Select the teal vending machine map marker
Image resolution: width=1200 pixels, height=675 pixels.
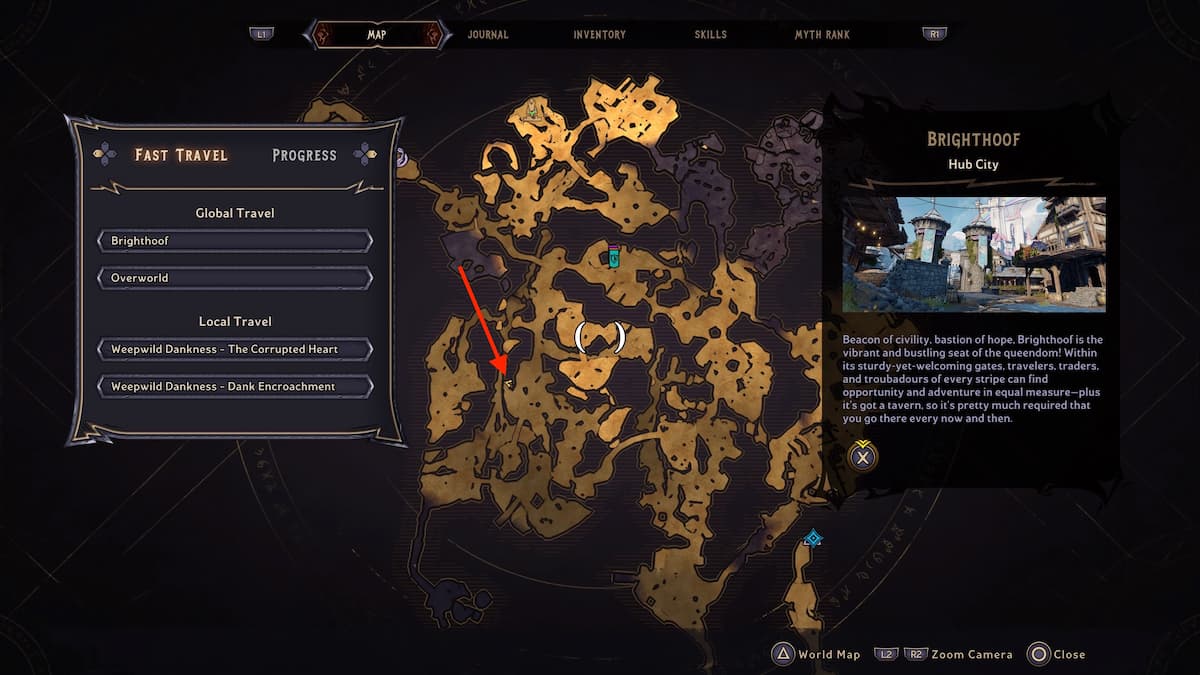[x=615, y=257]
